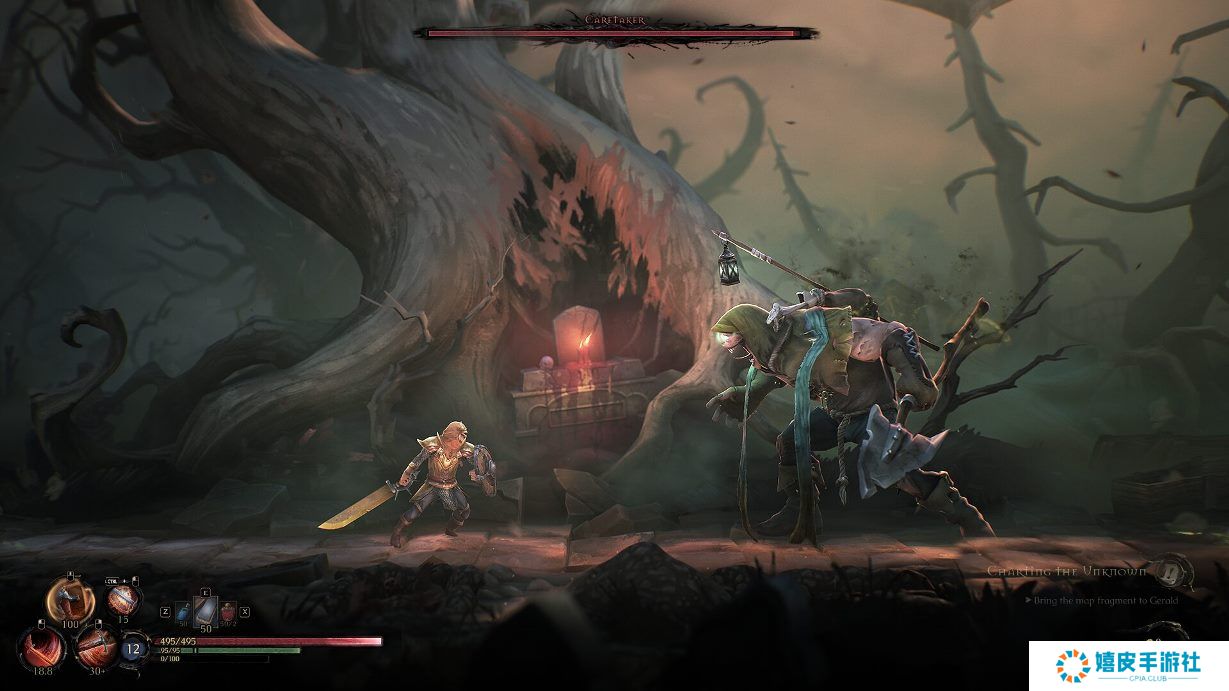Open the Charting the Unknown quest tracker
The image size is (1229, 691).
[1064, 571]
